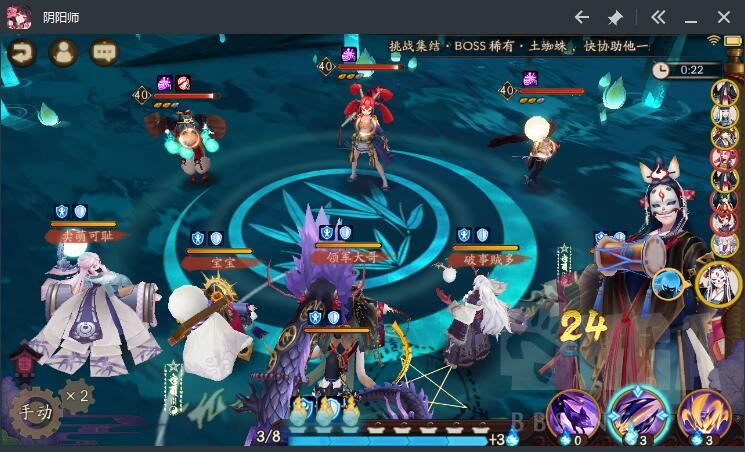Open the friends profile icon
Screen dimensions: 745x452
pyautogui.click(x=62, y=53)
